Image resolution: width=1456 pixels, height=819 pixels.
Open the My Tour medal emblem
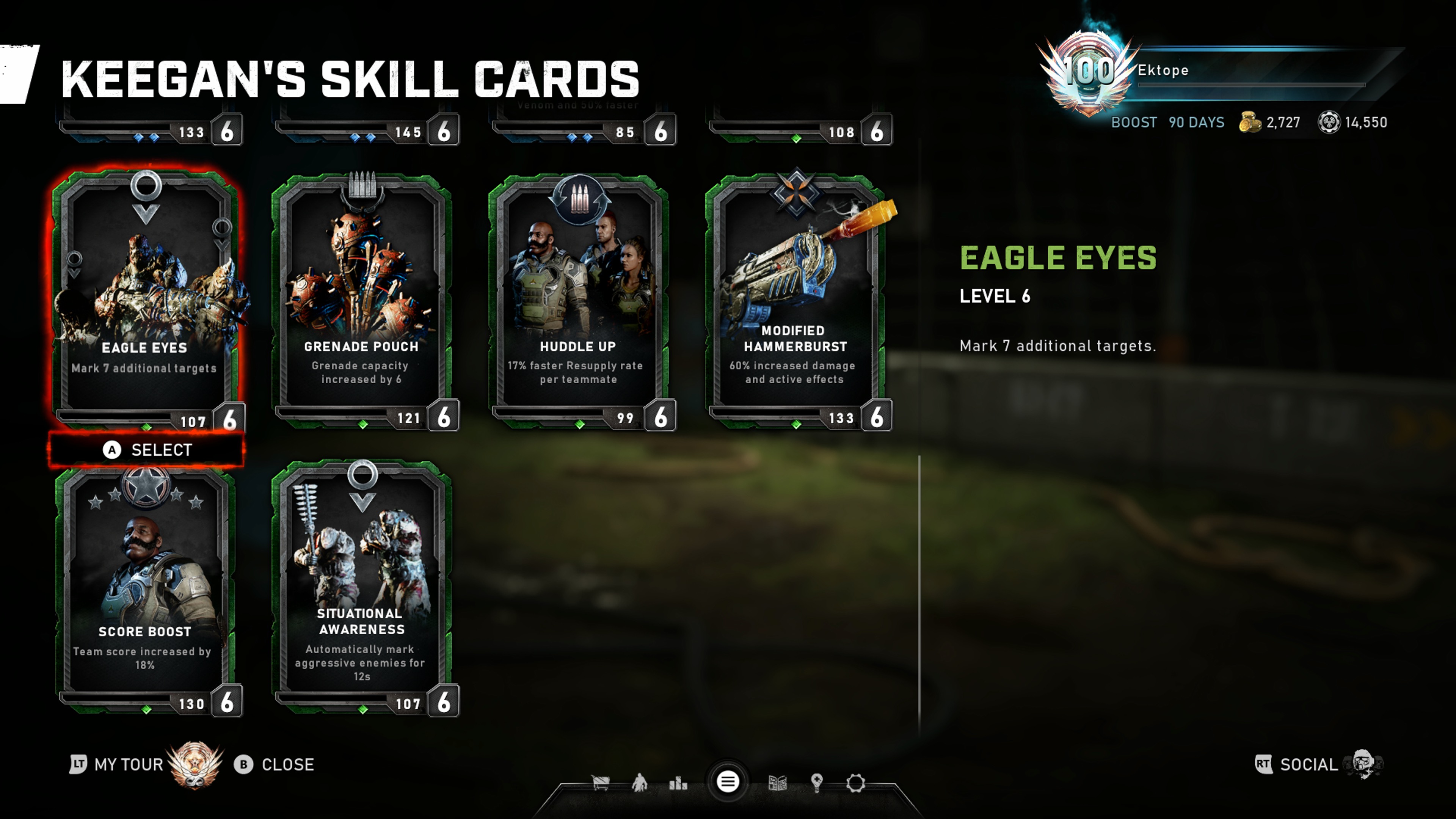(195, 764)
